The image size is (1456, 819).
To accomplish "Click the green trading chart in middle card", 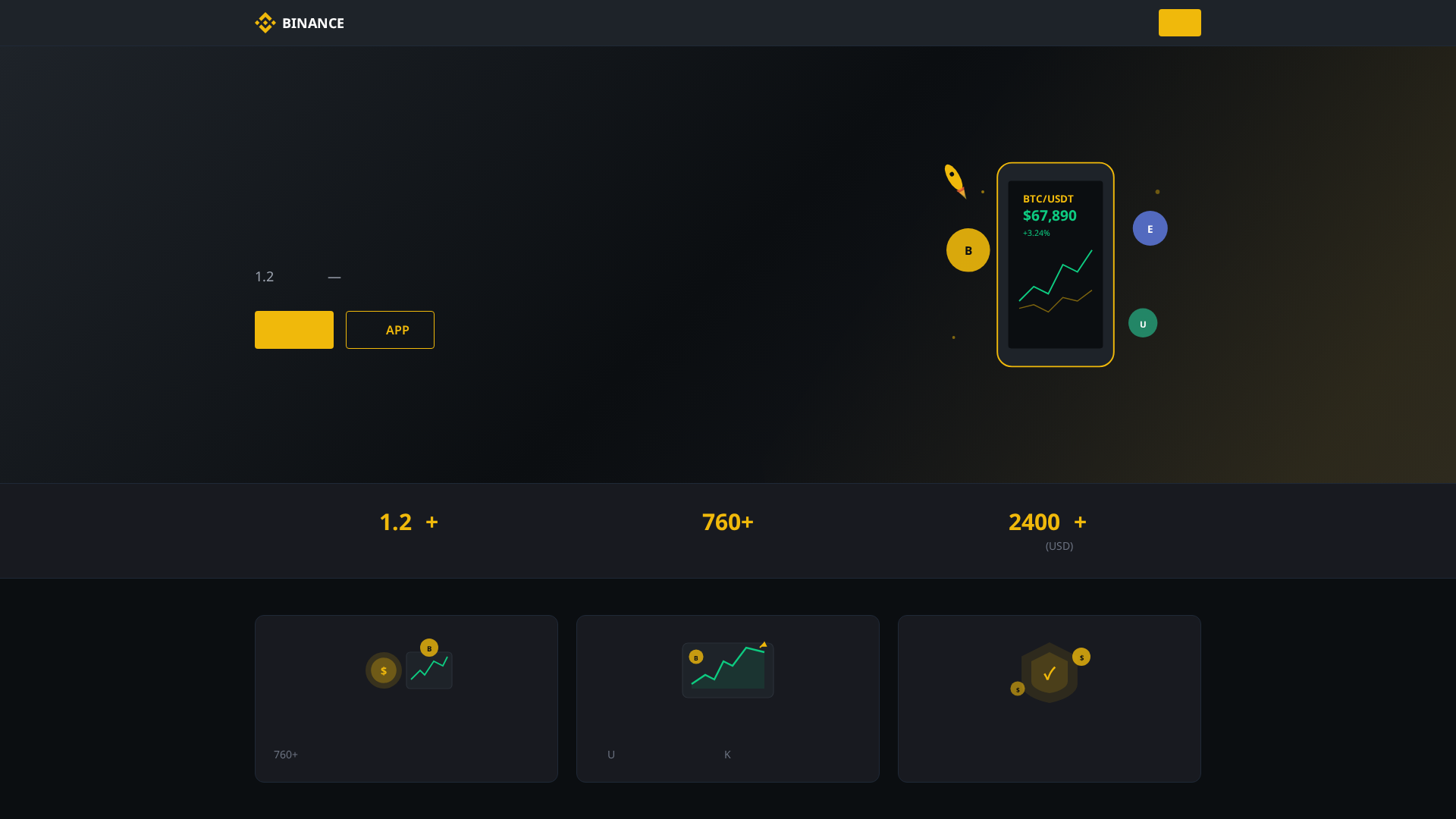I will click(727, 670).
